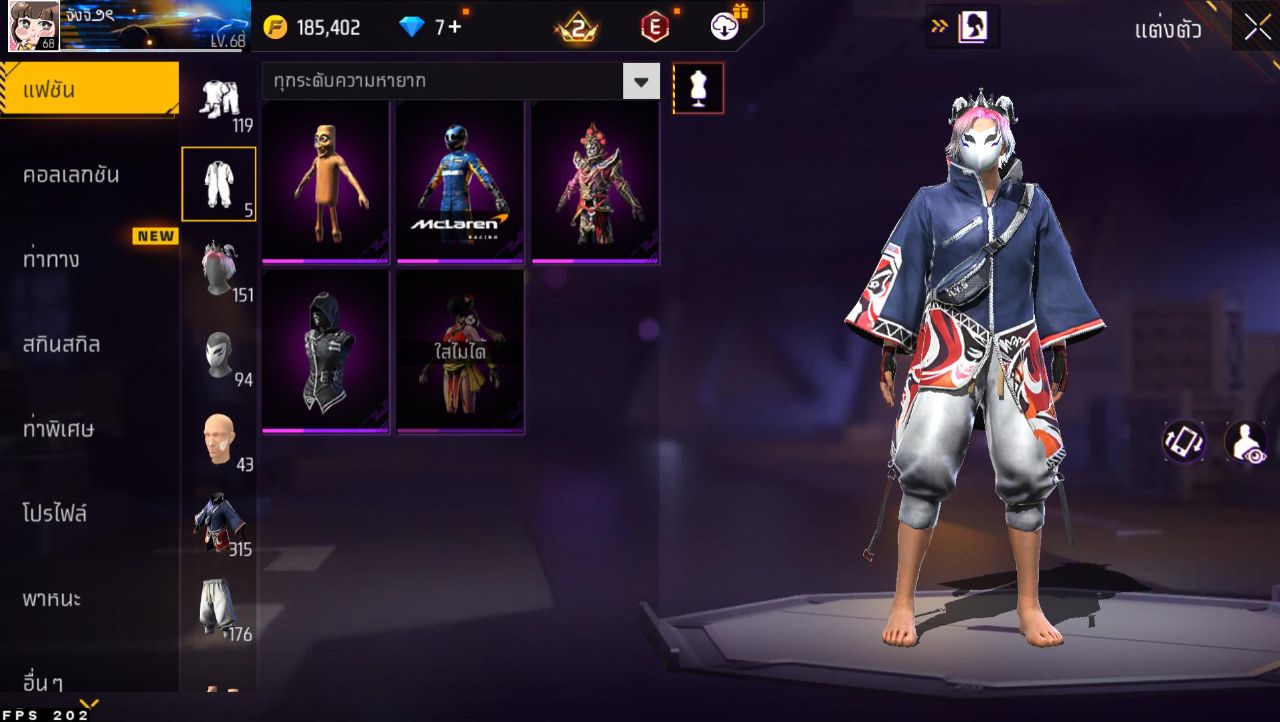Select the black hooded vest outfit
This screenshot has width=1280, height=722.
click(x=326, y=352)
